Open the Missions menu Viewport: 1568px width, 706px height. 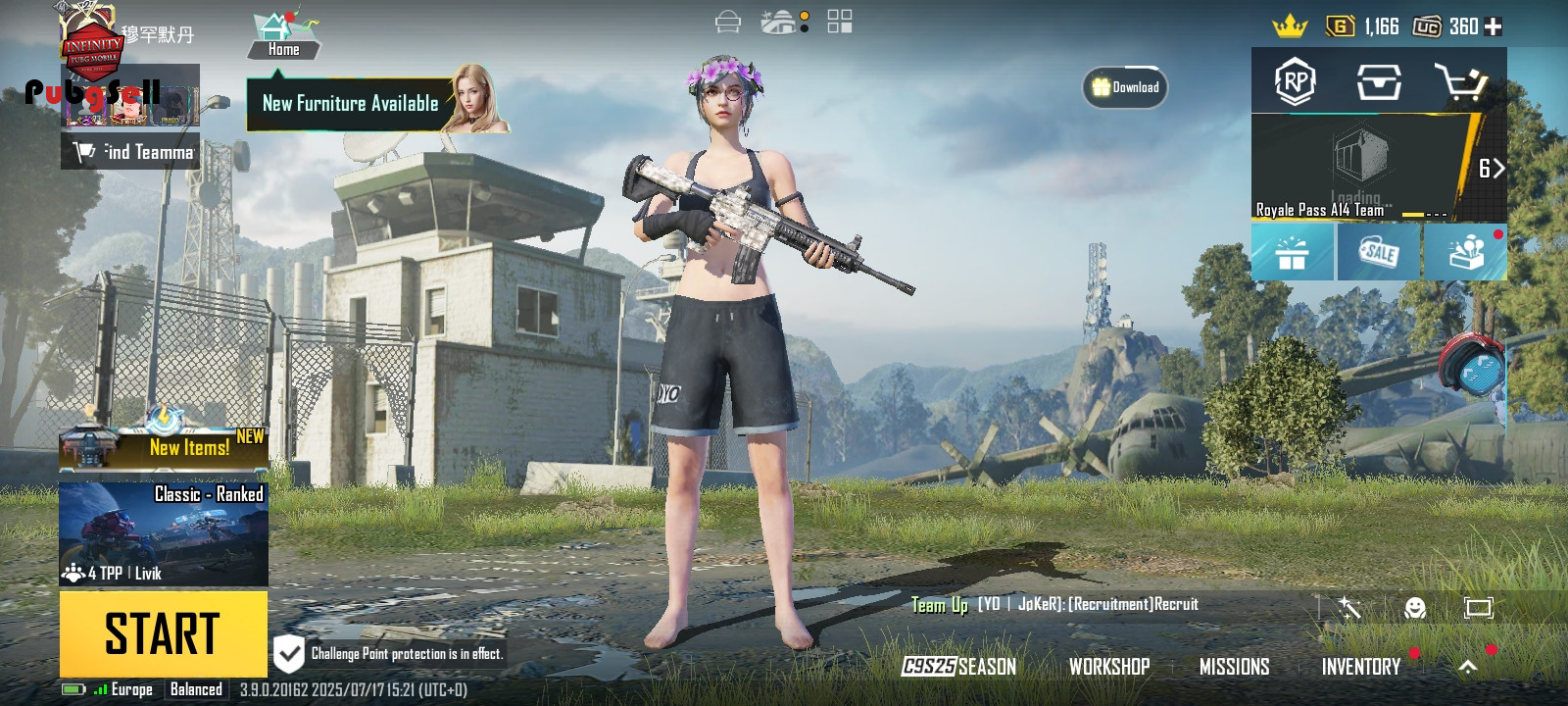pos(1234,667)
